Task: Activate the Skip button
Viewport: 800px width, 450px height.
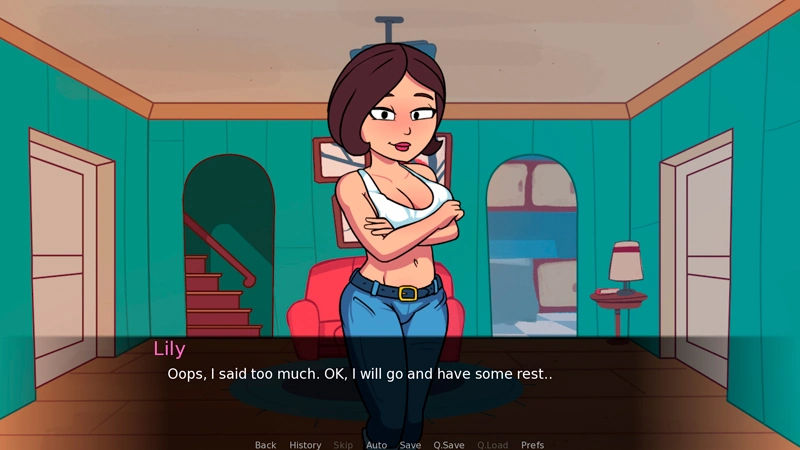Action: 343,444
